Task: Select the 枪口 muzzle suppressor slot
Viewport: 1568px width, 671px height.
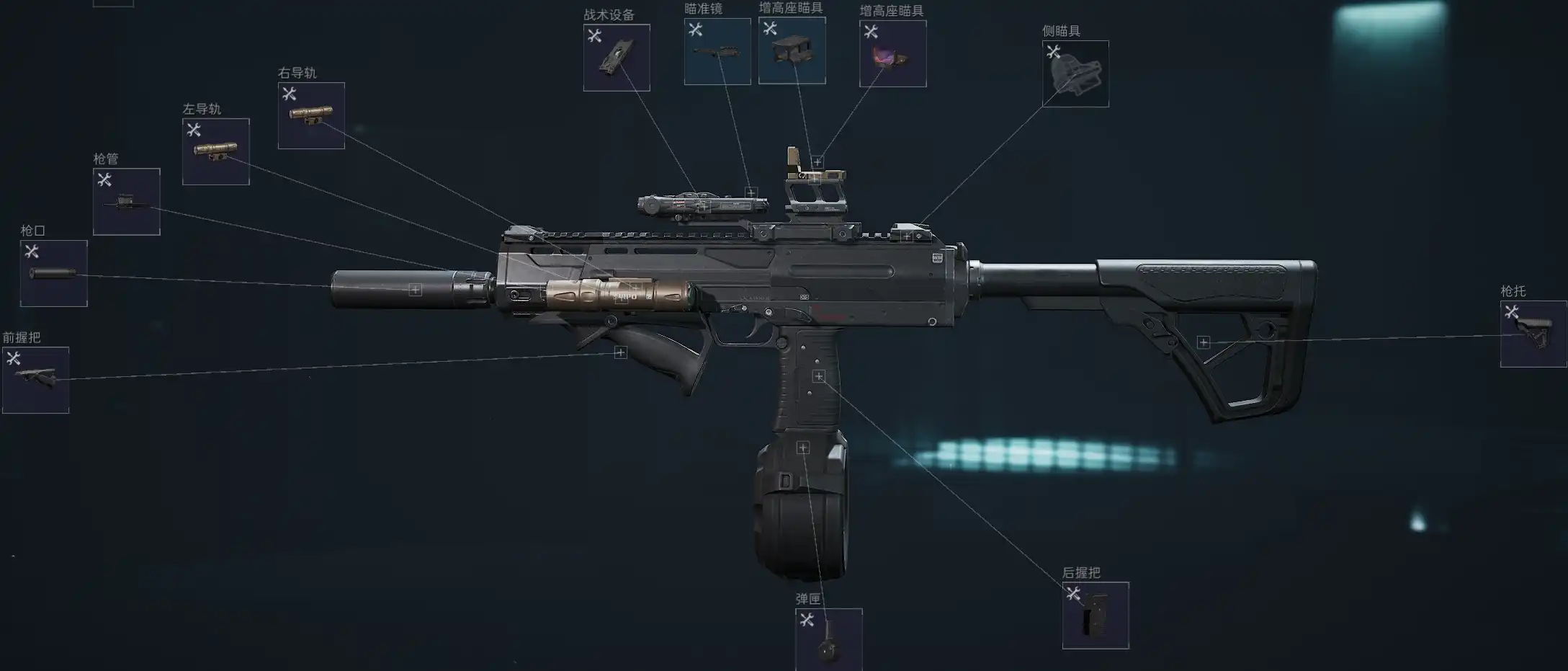Action: [x=53, y=273]
